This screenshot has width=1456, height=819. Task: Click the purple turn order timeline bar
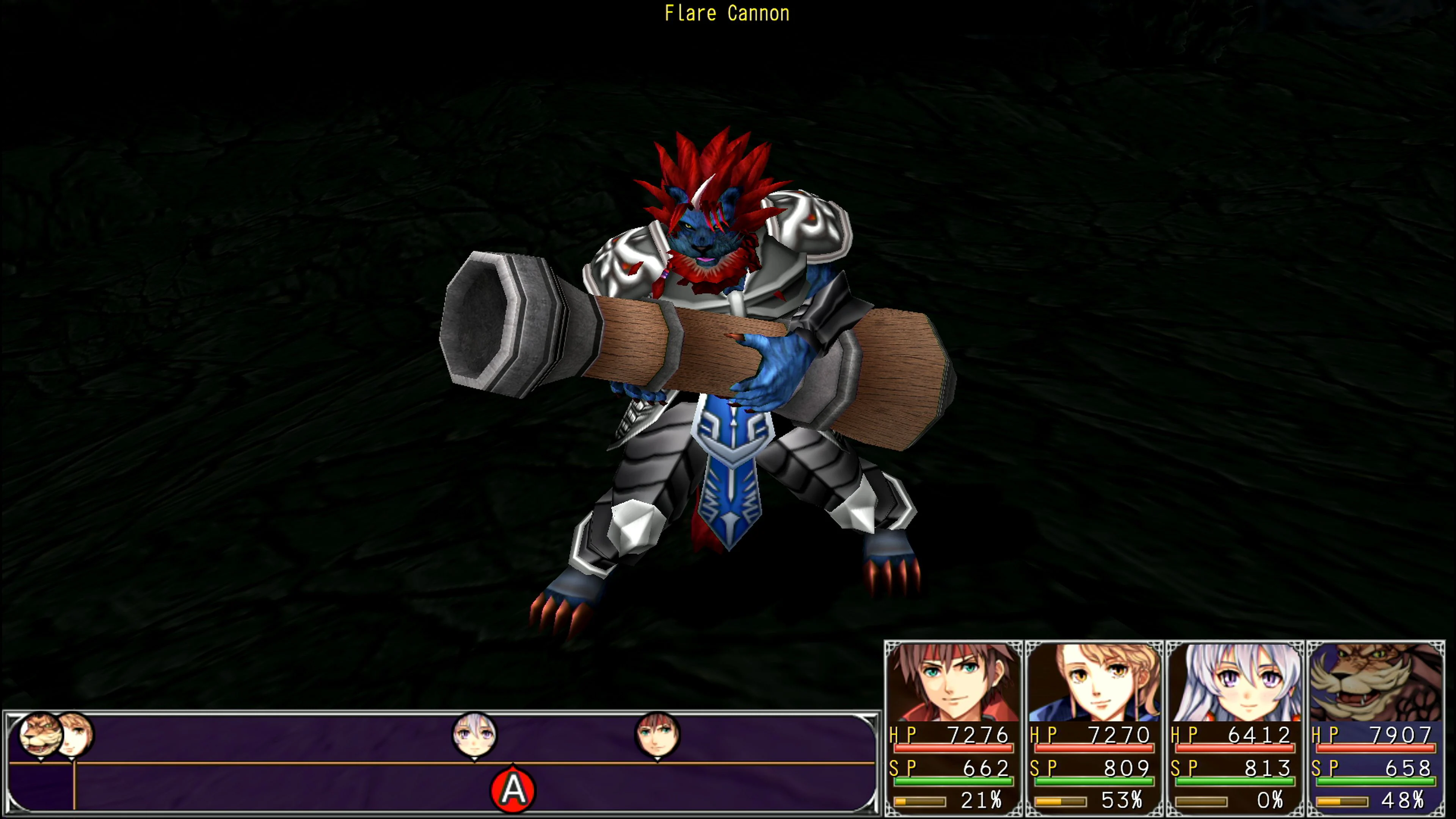click(x=282, y=763)
